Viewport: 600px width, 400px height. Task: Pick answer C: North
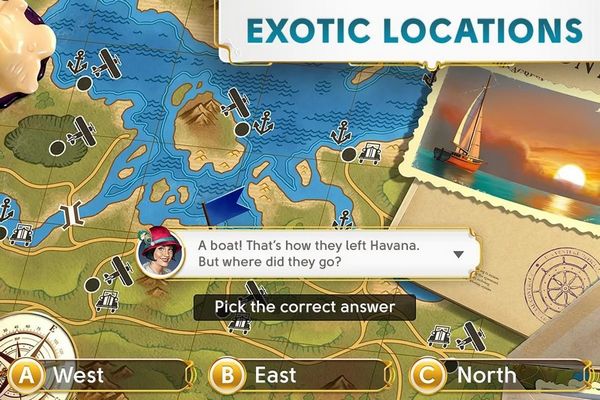pyautogui.click(x=488, y=376)
